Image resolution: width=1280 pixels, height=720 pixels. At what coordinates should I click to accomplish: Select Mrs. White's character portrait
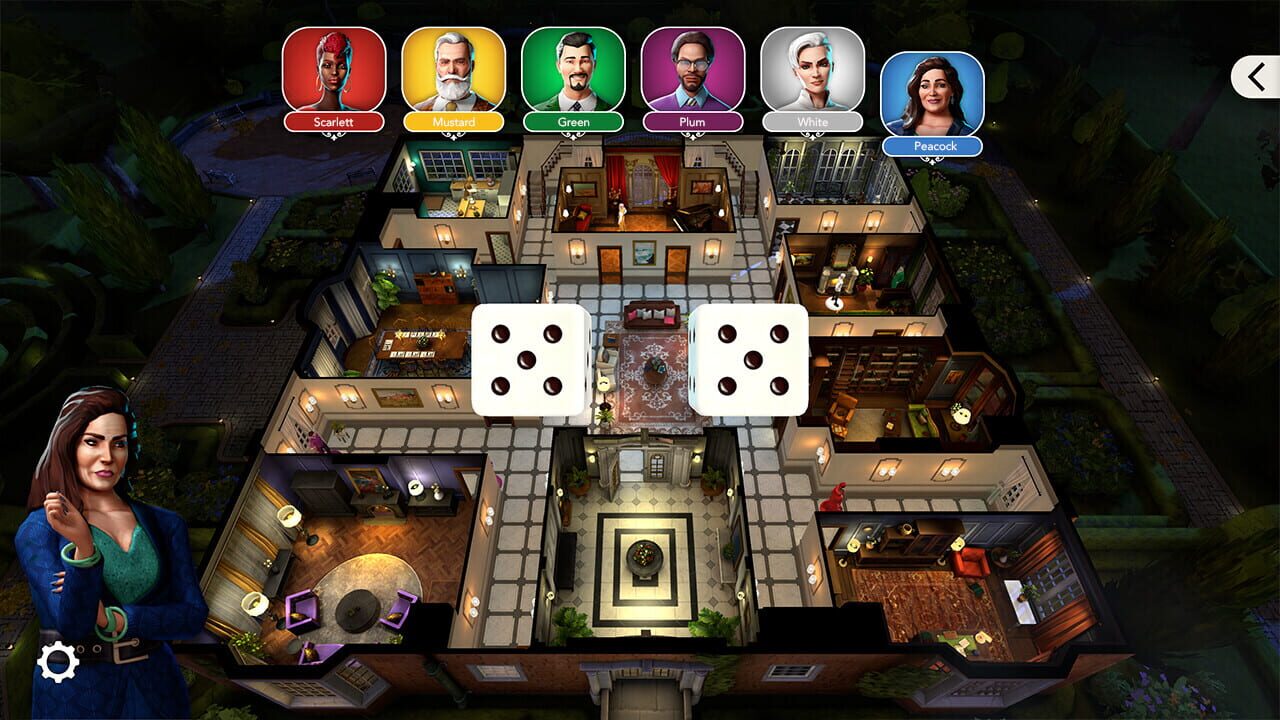click(x=811, y=70)
